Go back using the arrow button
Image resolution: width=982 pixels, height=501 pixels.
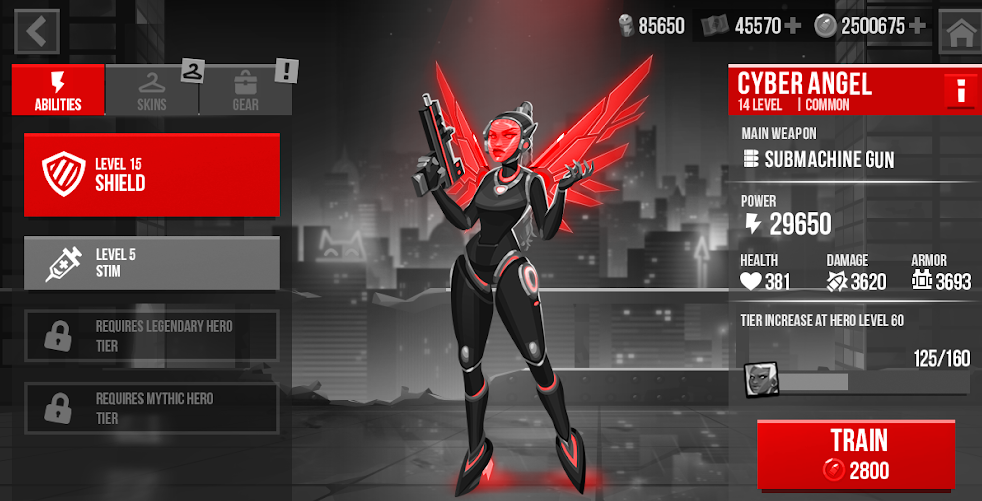(37, 32)
